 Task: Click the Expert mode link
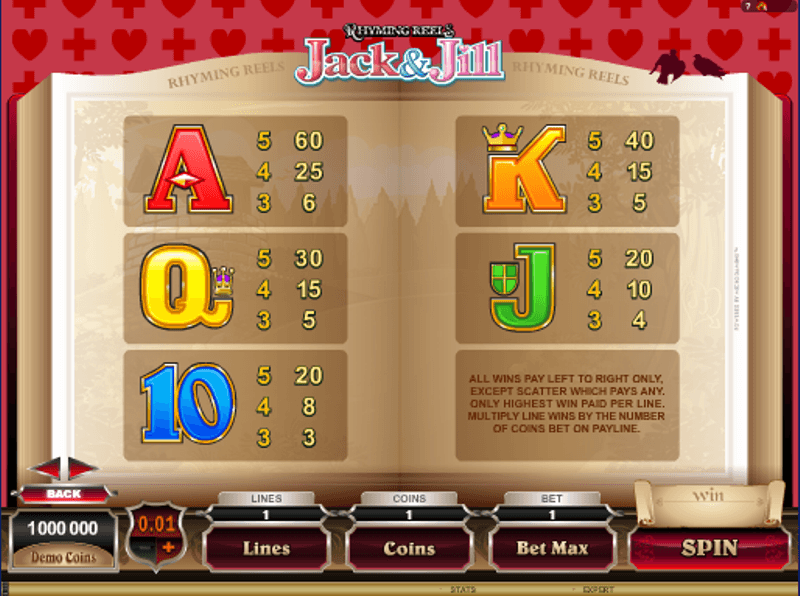(598, 590)
